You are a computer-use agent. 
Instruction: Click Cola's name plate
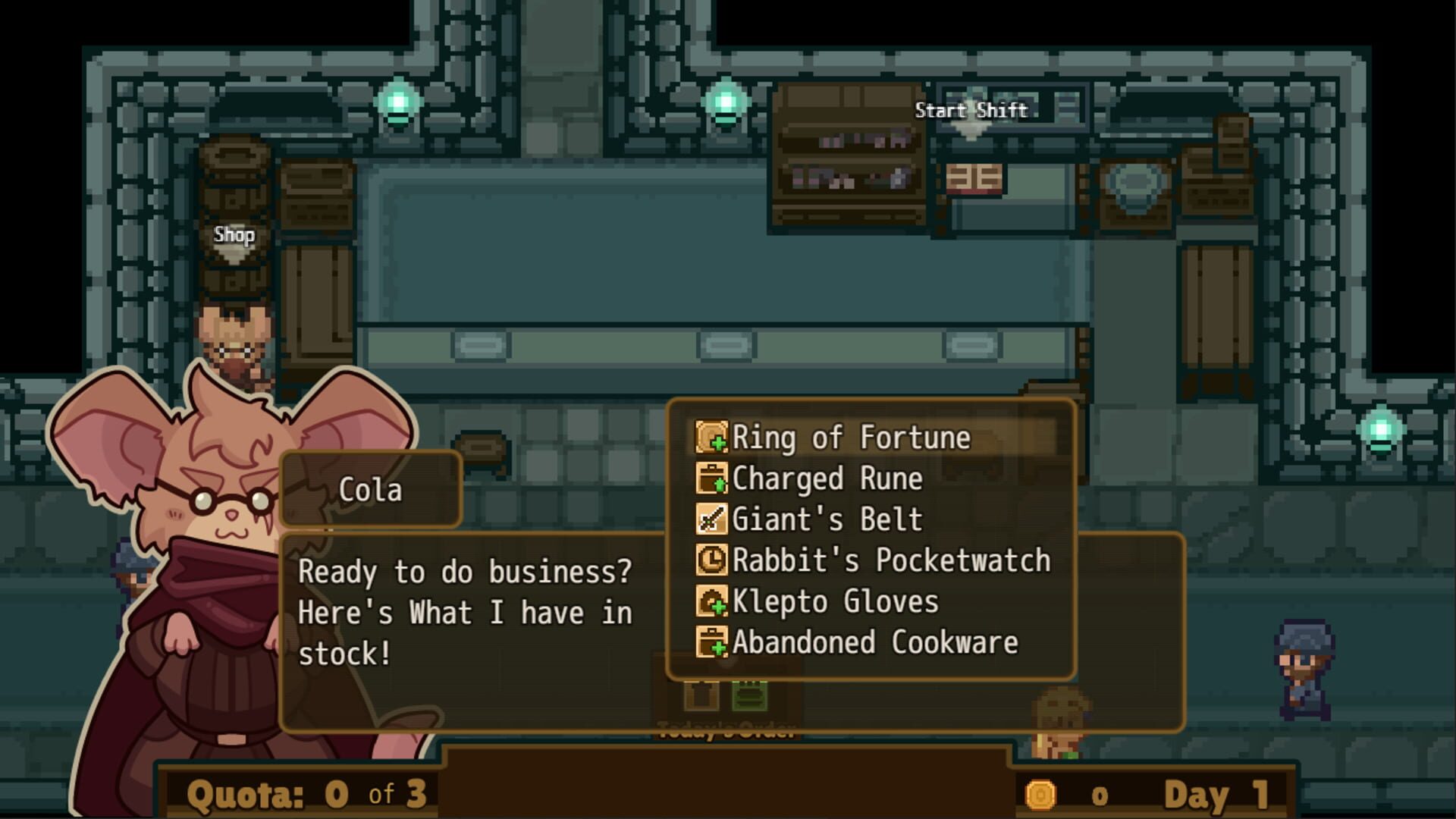372,489
